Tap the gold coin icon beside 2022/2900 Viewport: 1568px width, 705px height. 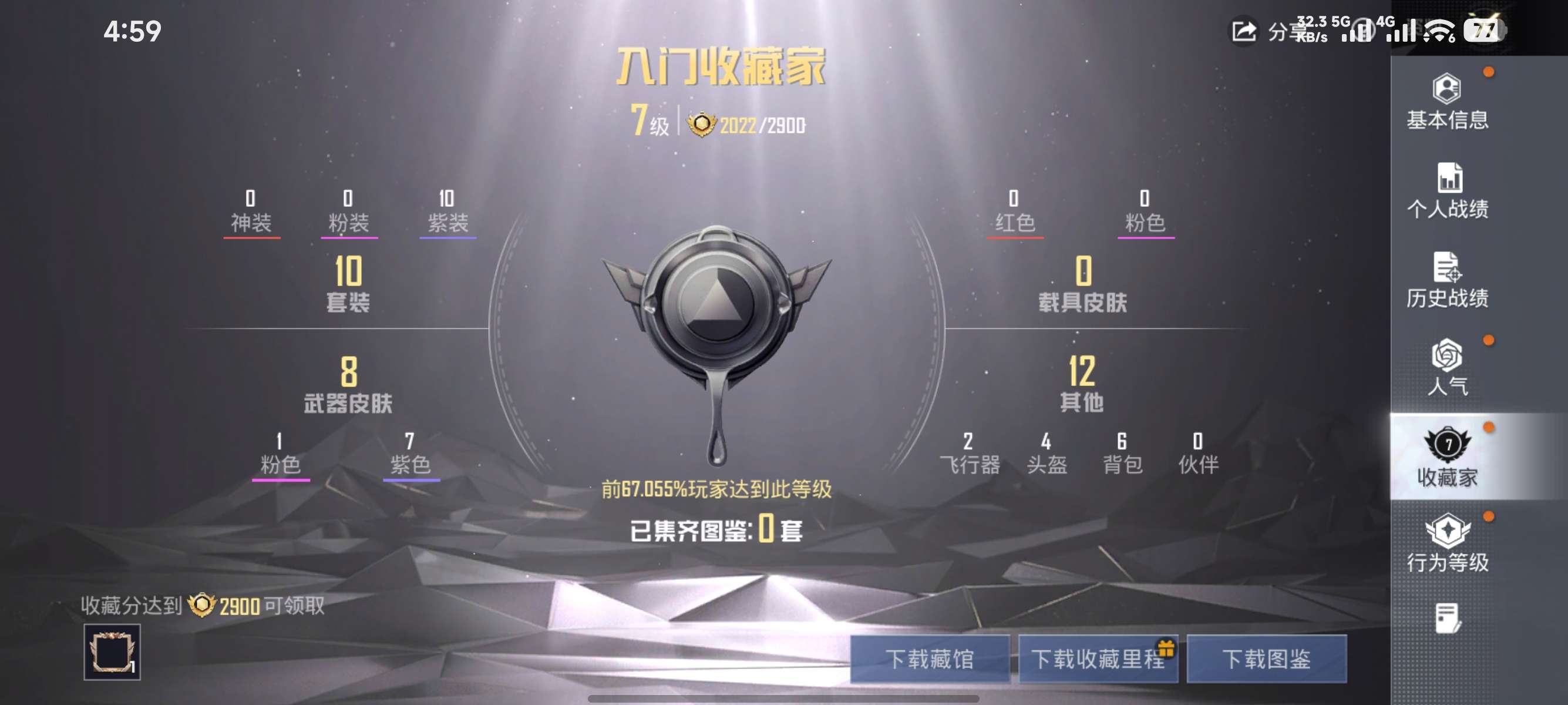704,123
